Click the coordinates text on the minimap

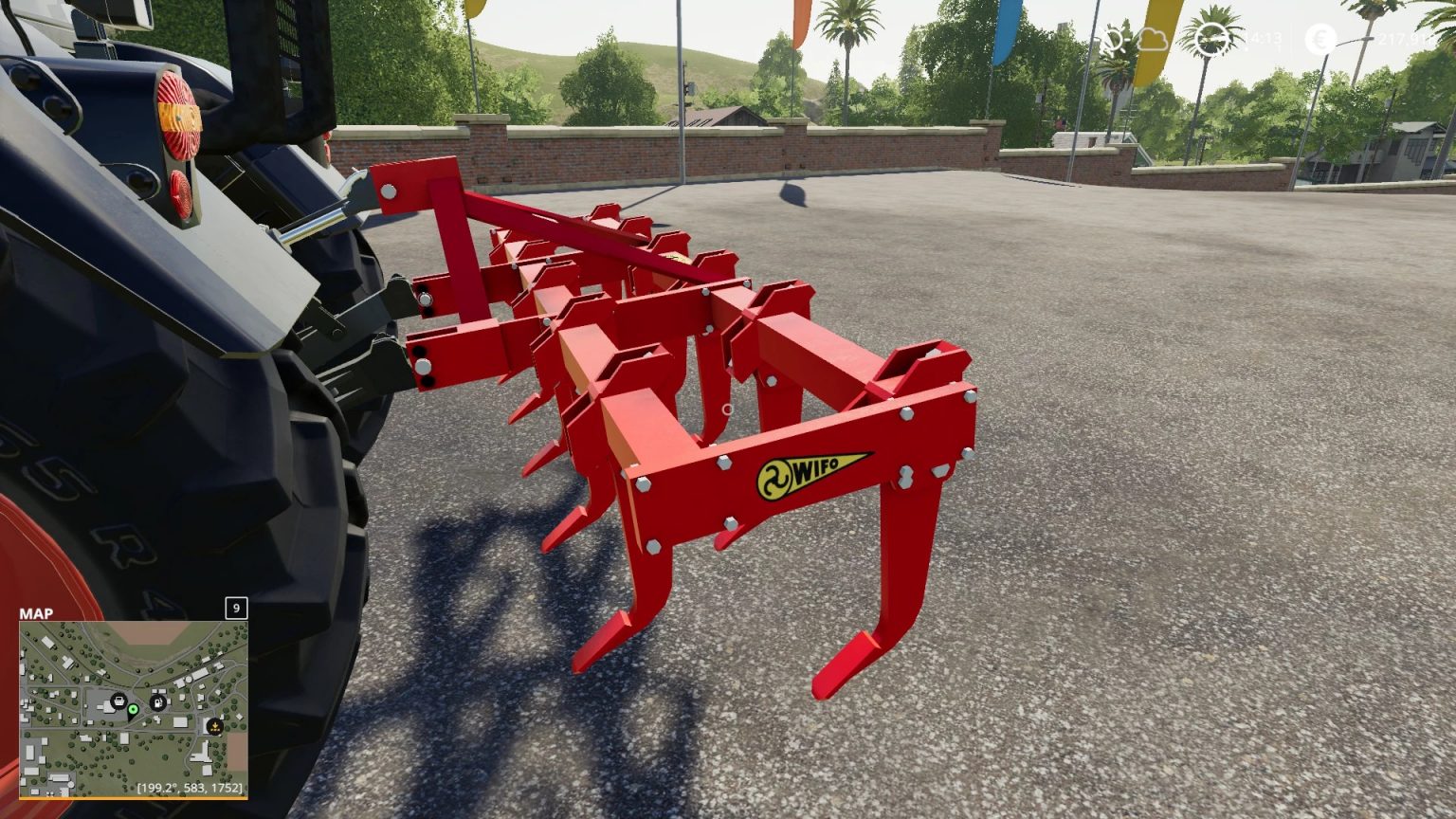(191, 788)
